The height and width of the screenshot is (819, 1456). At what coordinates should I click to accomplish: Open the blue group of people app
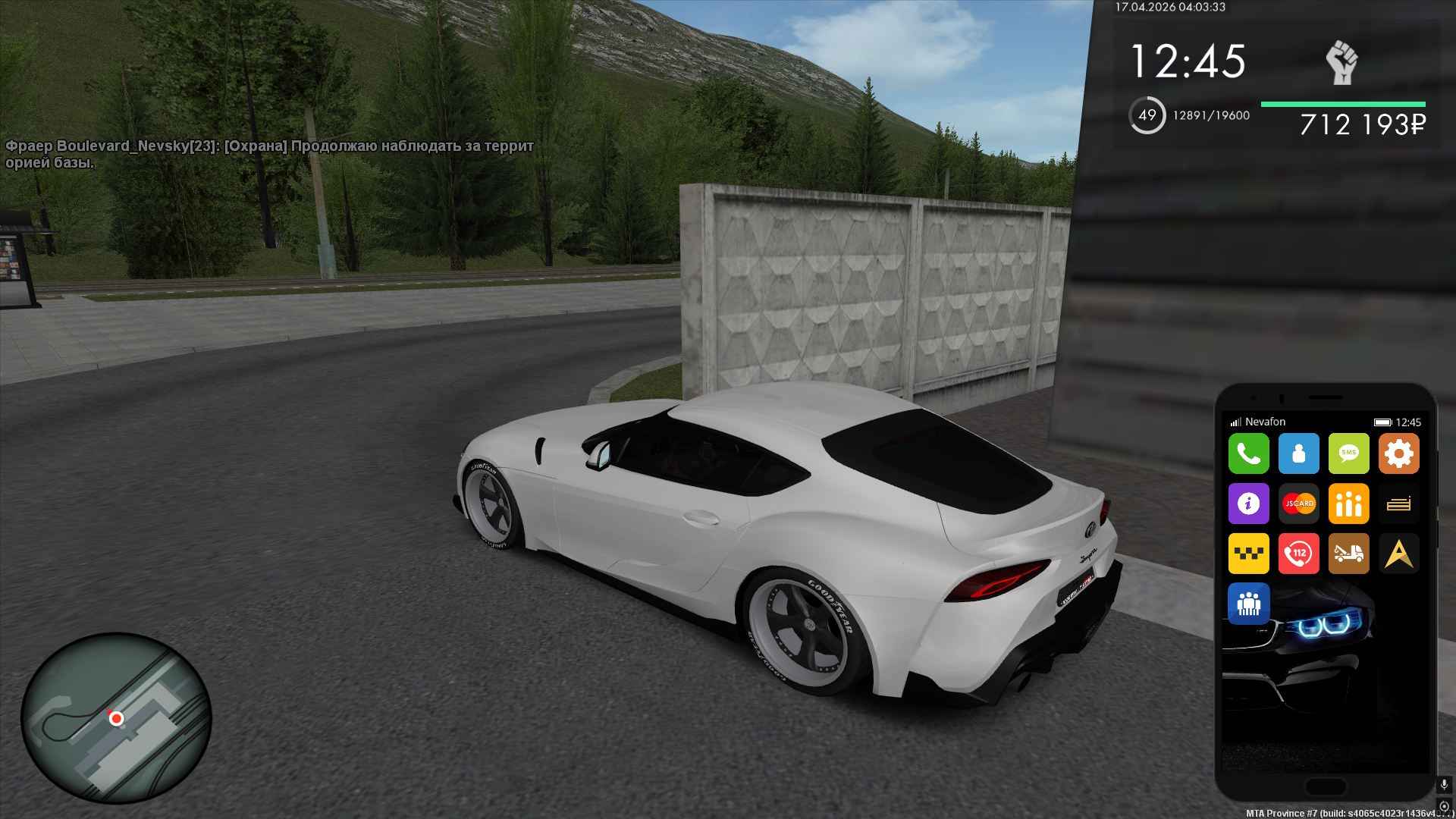click(x=1248, y=604)
